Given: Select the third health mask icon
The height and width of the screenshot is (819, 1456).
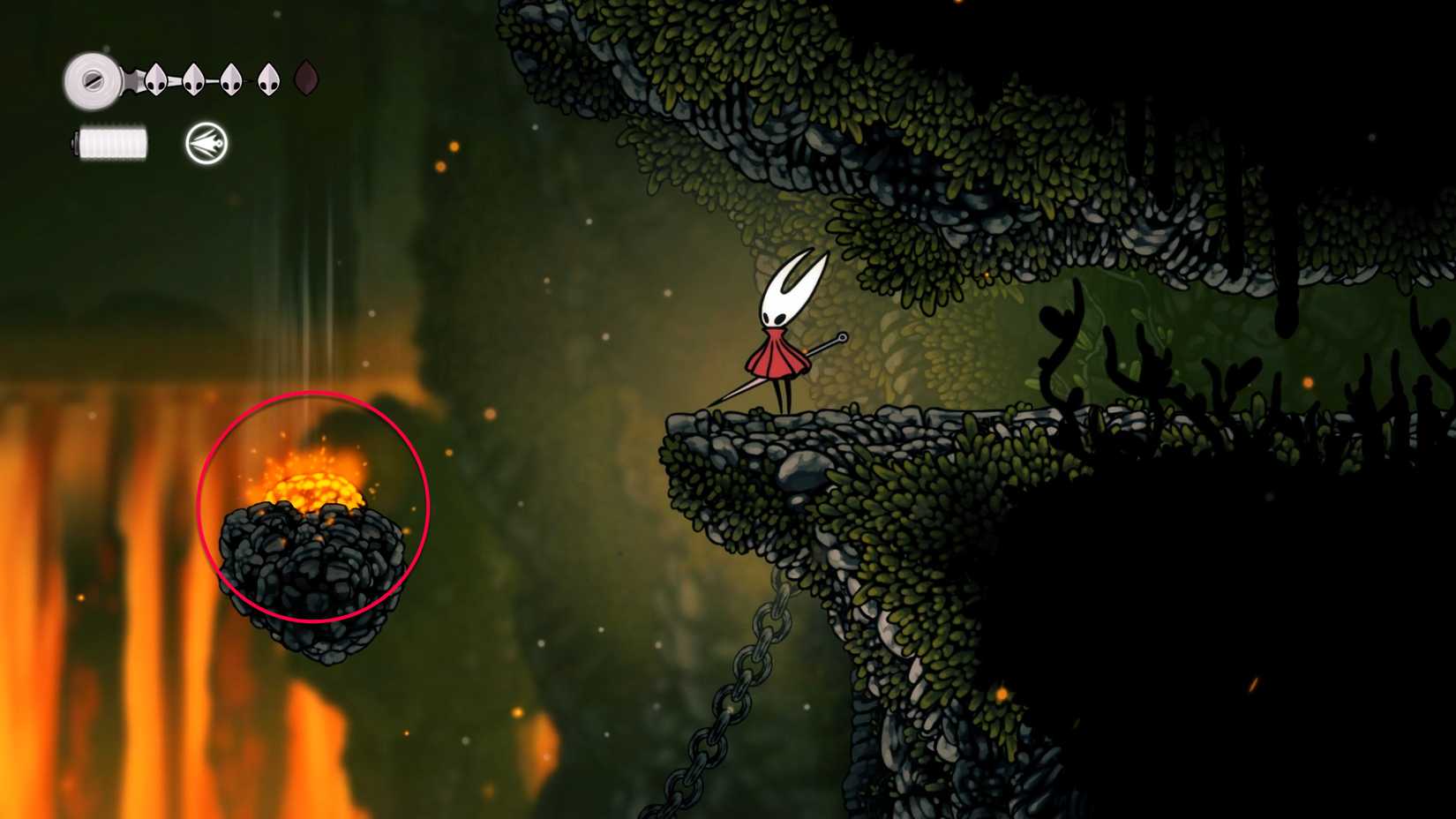Looking at the screenshot, I should pos(232,79).
